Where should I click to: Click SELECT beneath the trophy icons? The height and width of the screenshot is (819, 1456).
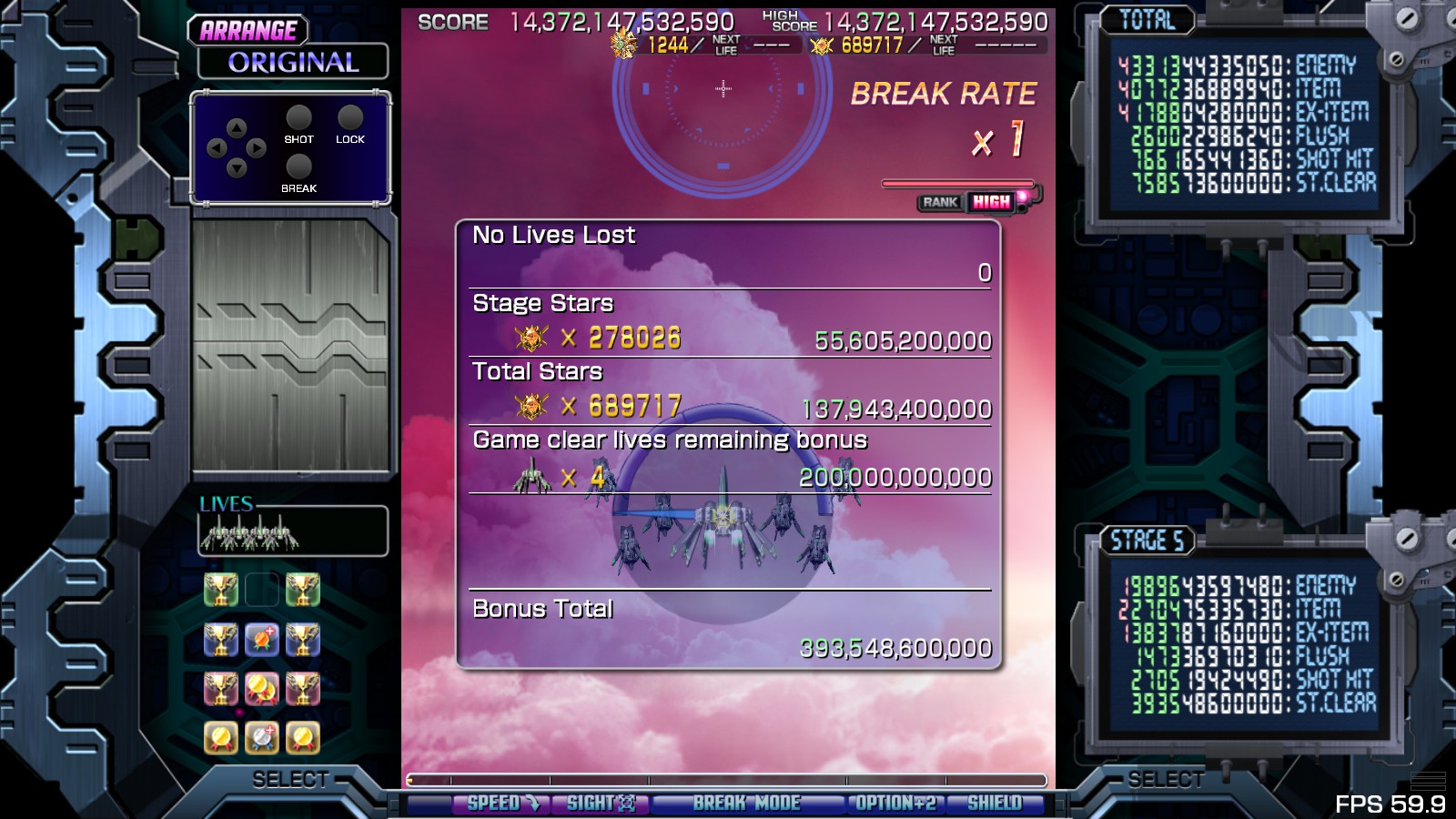[290, 780]
